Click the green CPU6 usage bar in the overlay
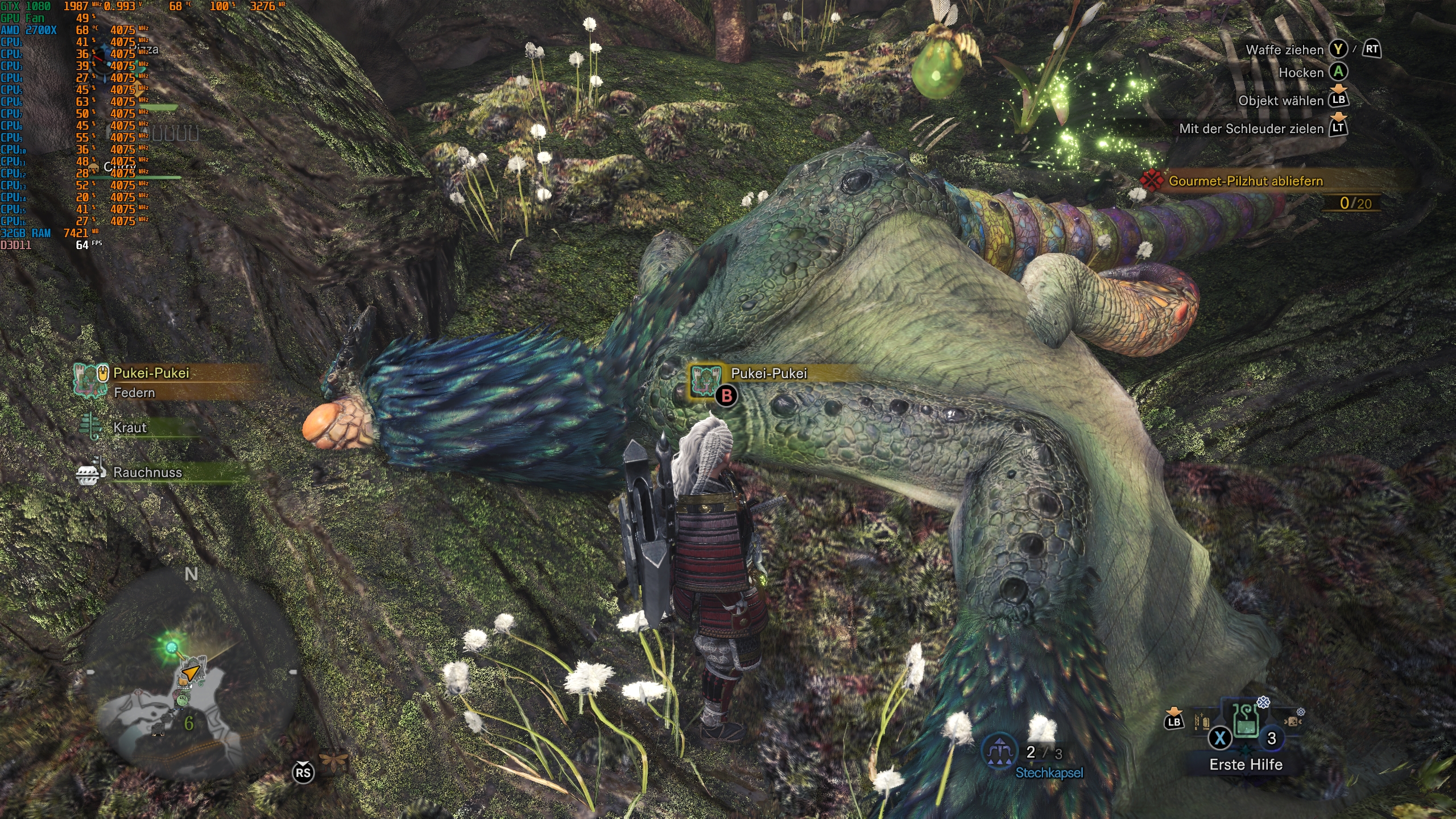 coord(159,106)
